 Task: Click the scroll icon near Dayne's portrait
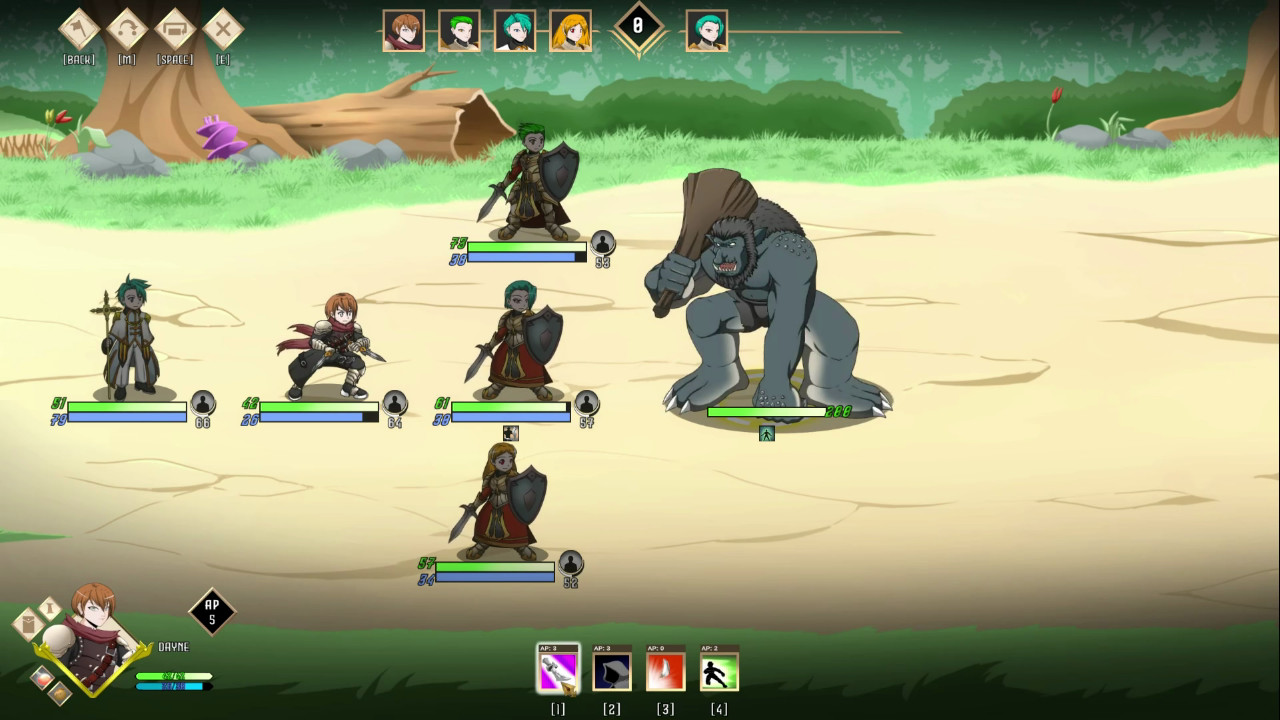pos(50,607)
